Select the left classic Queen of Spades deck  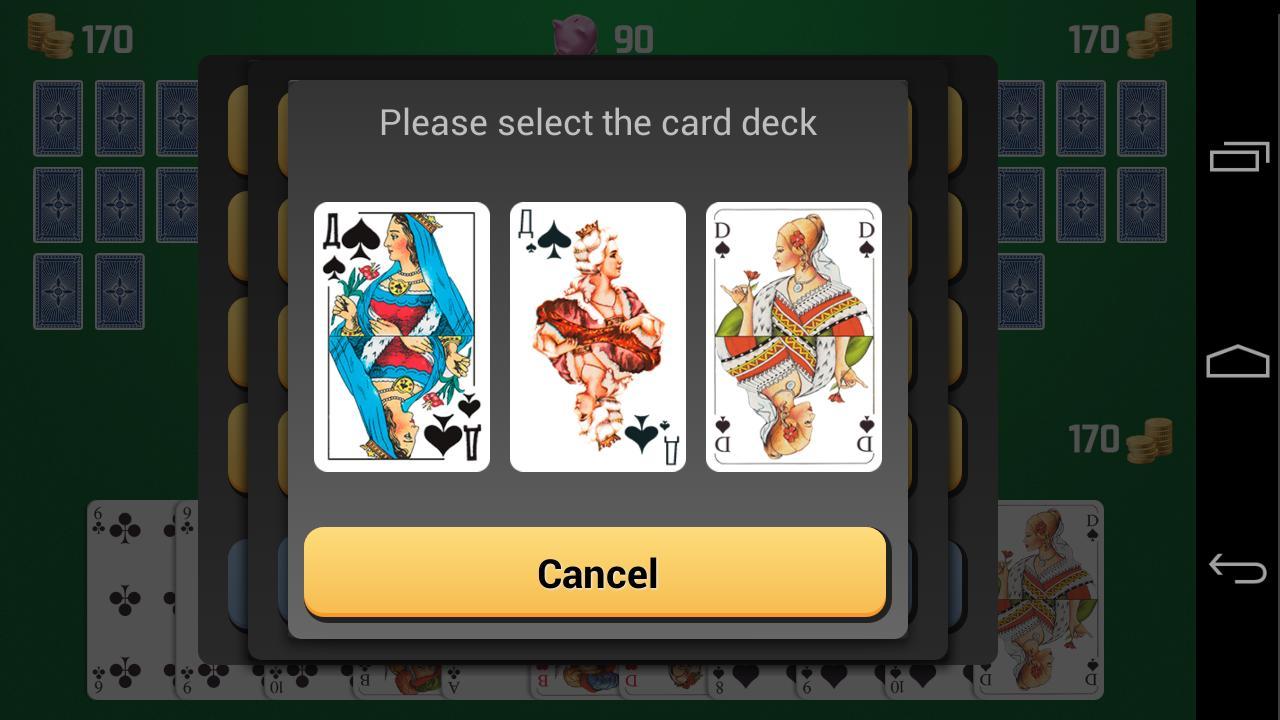pyautogui.click(x=402, y=336)
